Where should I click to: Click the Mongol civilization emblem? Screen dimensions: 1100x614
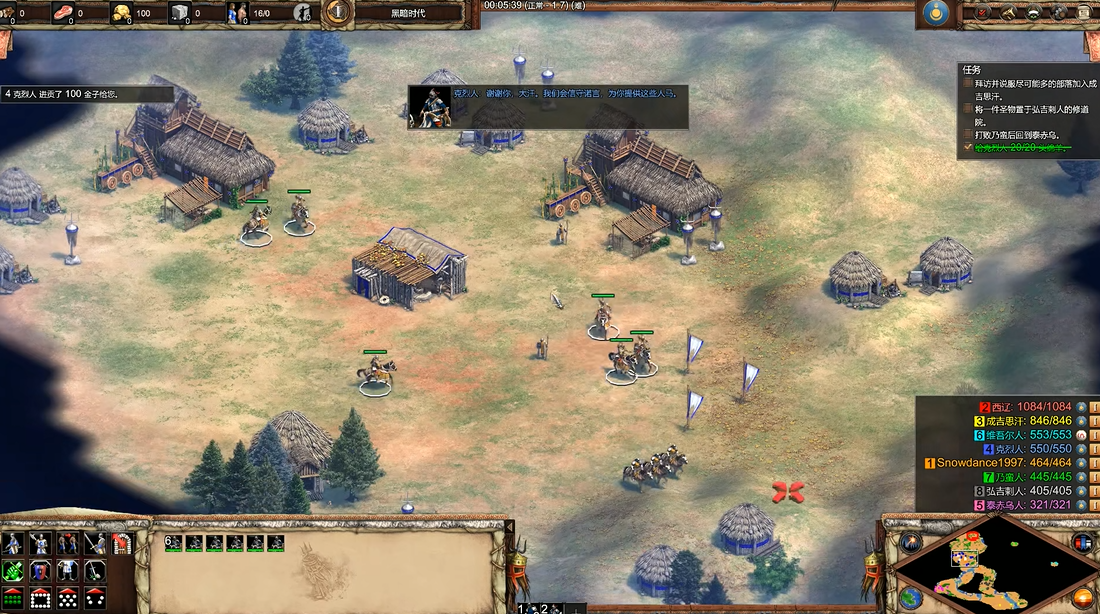(x=937, y=13)
